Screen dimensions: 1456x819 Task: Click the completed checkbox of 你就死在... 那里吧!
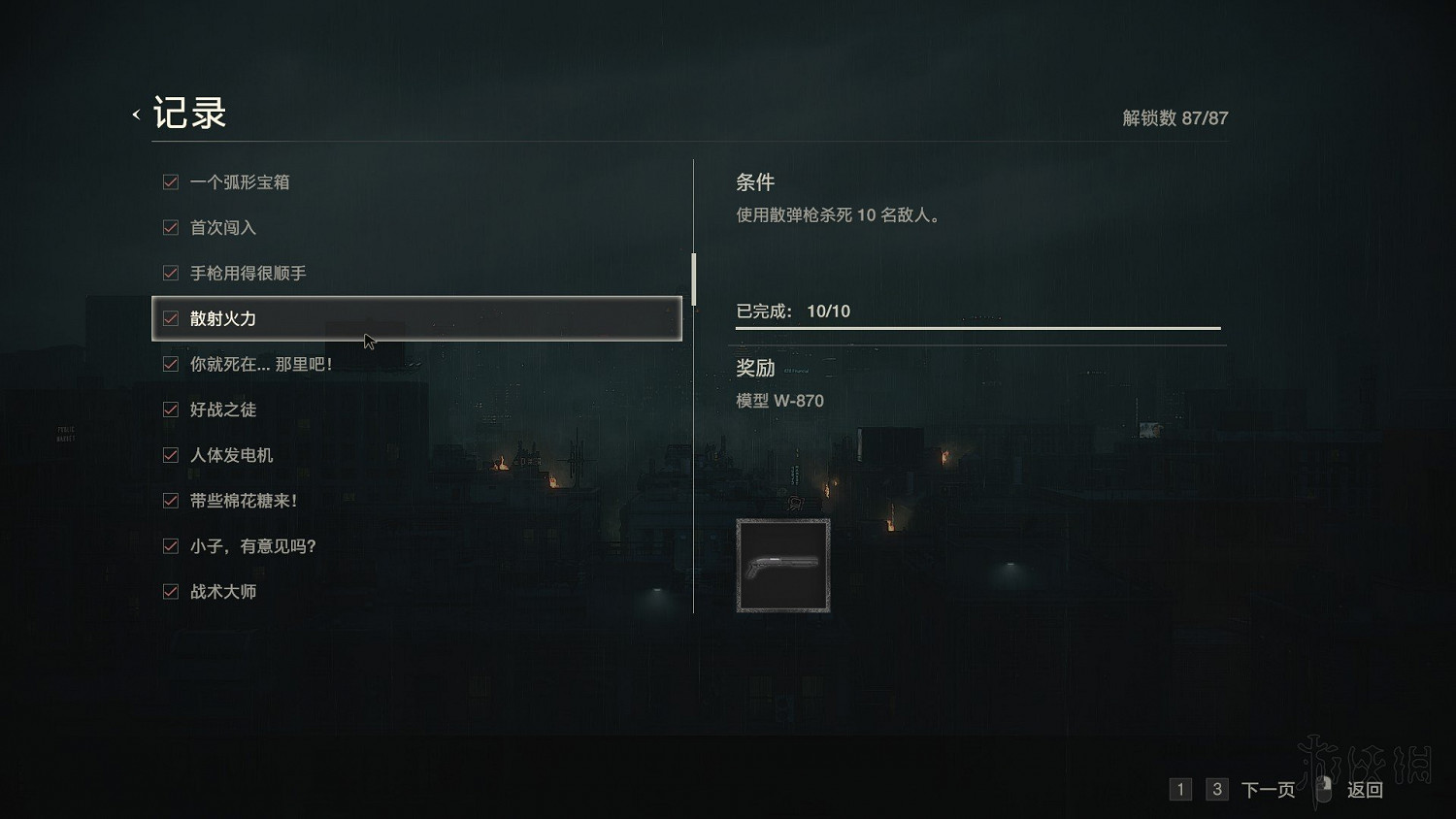coord(170,364)
